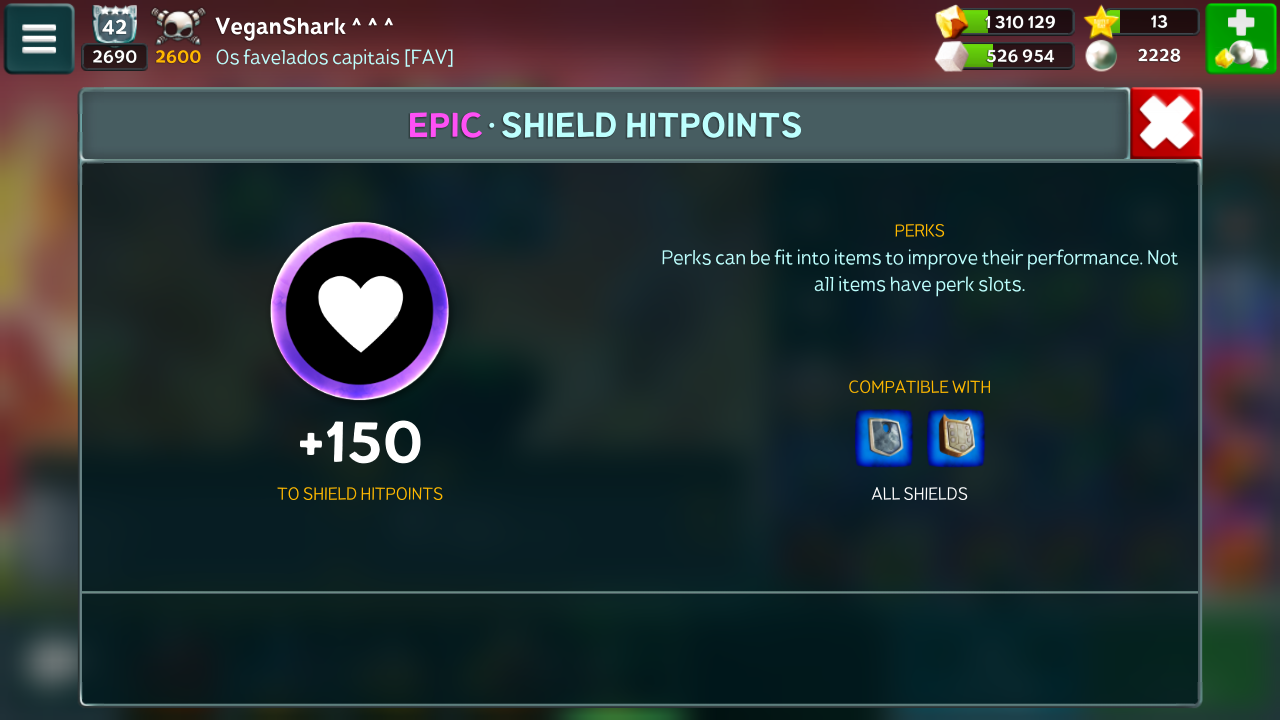Tap the level 42 shield badge
Screen dimensions: 1280x720
tap(114, 25)
